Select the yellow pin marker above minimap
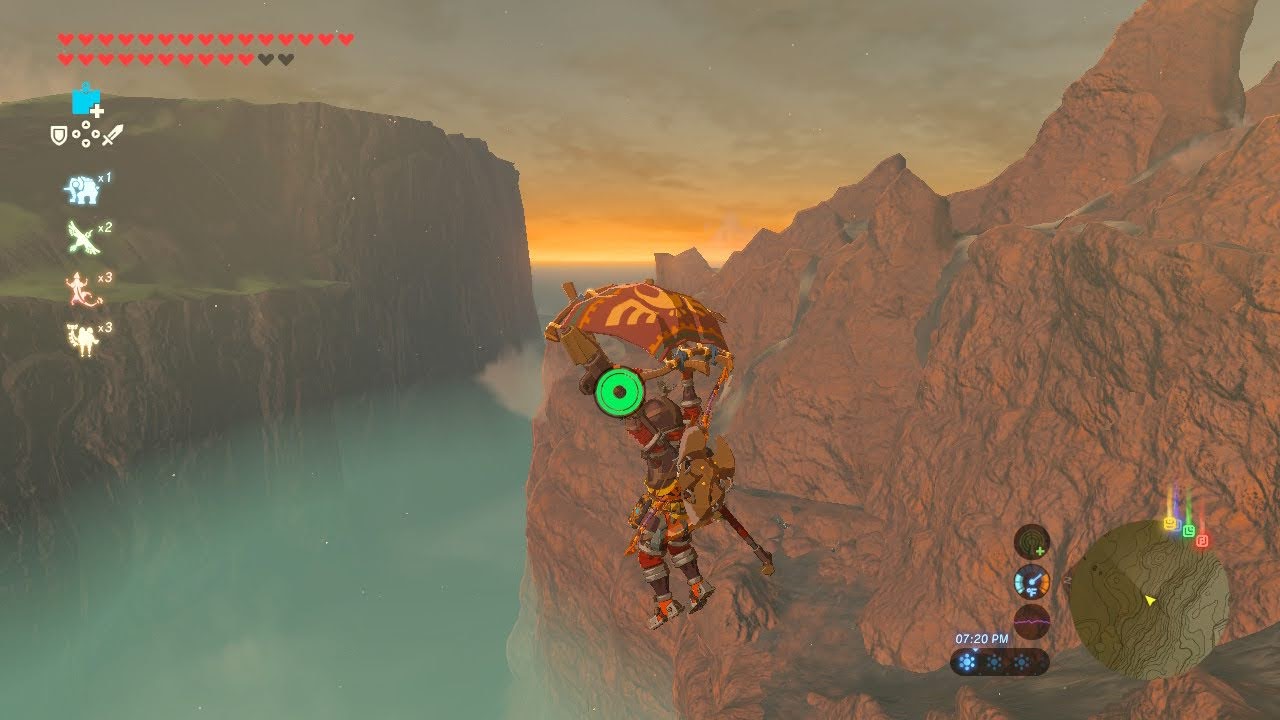 click(1169, 523)
